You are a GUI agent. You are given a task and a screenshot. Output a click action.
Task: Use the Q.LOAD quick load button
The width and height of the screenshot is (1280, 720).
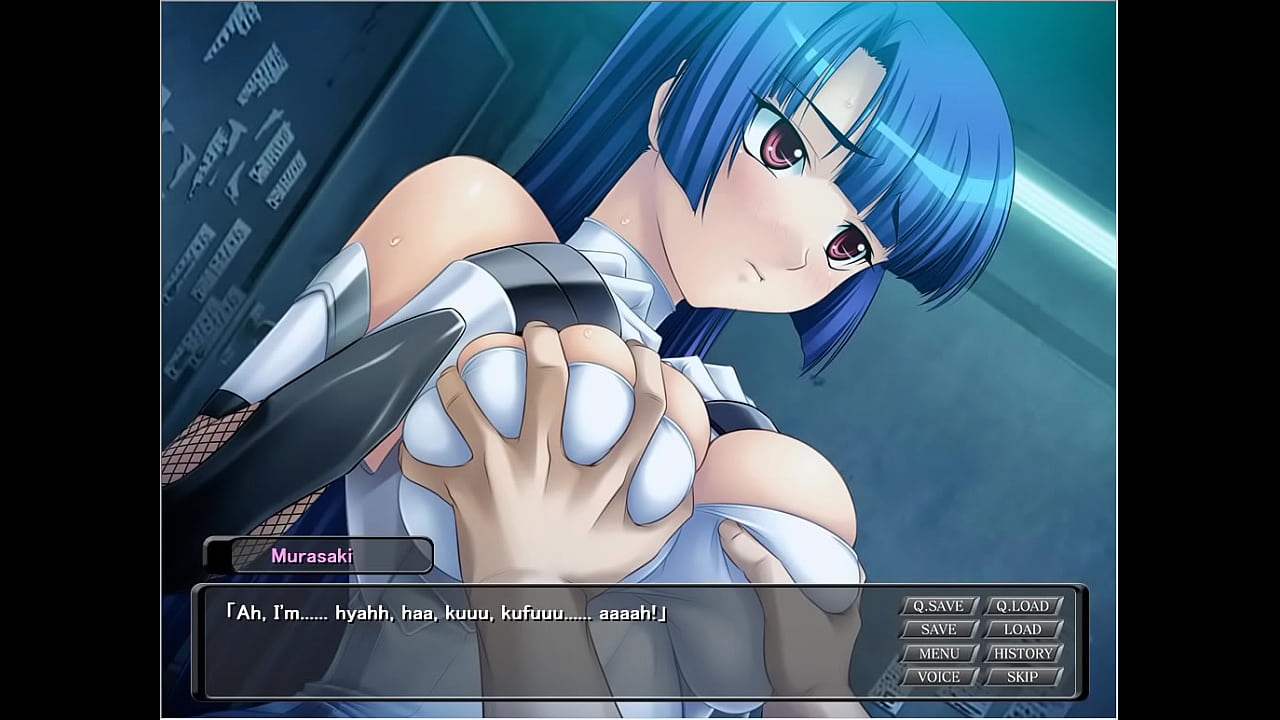coord(1022,606)
